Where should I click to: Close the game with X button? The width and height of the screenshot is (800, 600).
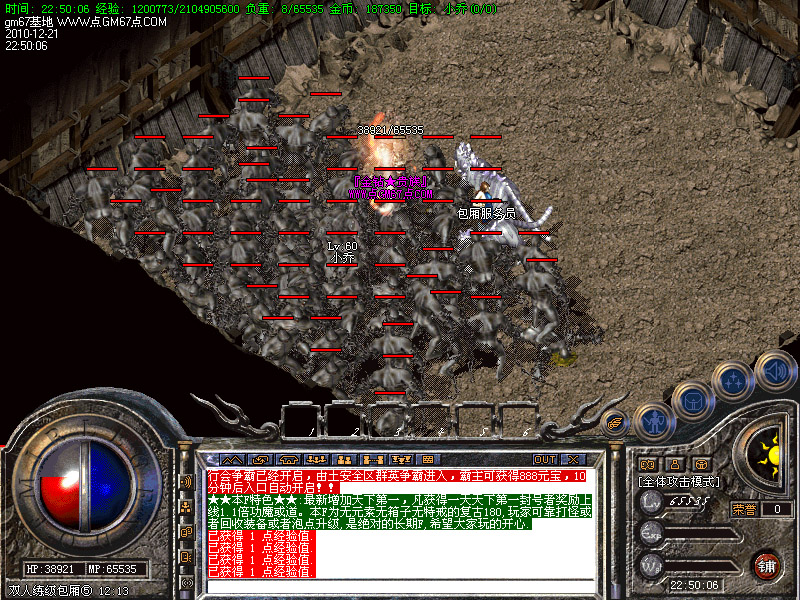(574, 459)
